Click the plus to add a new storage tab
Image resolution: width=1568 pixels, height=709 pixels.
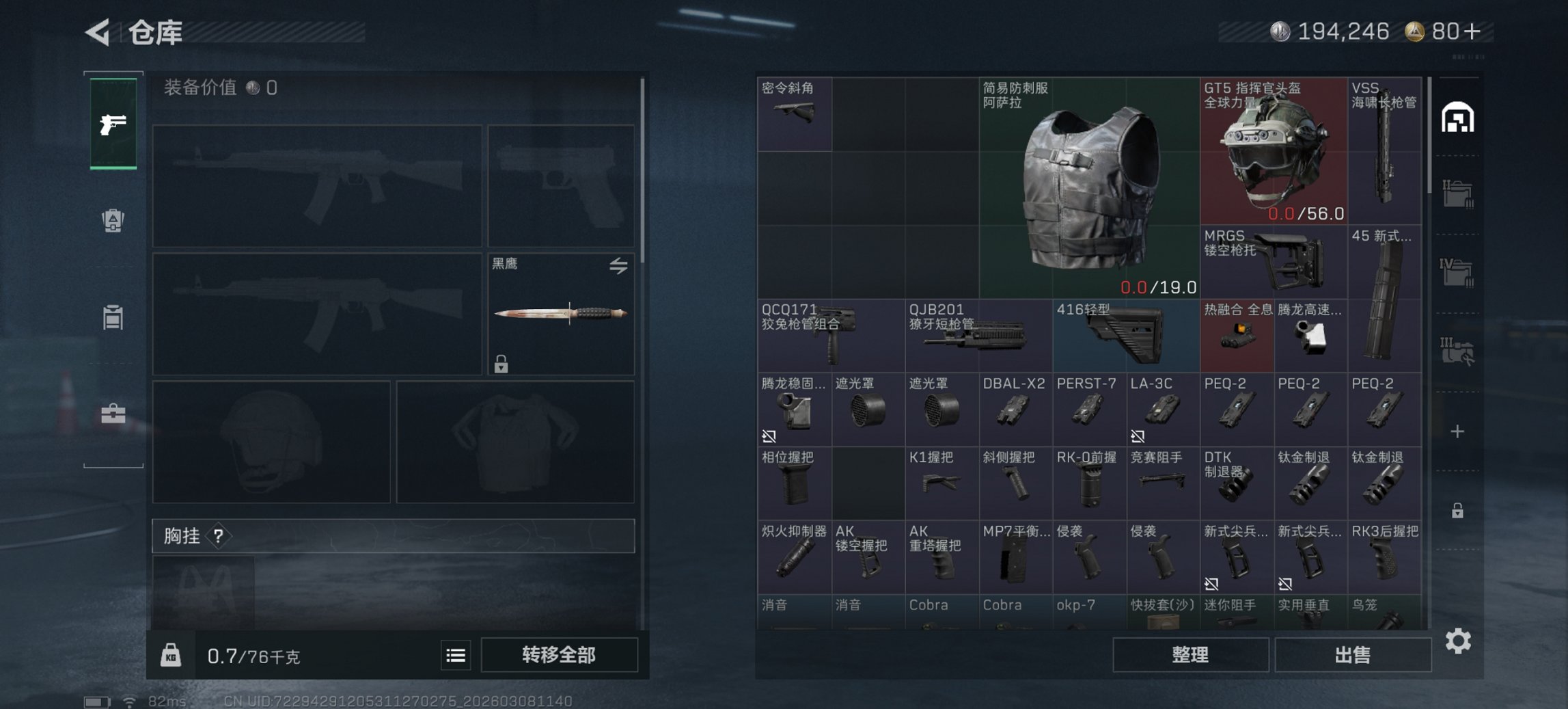pyautogui.click(x=1457, y=430)
